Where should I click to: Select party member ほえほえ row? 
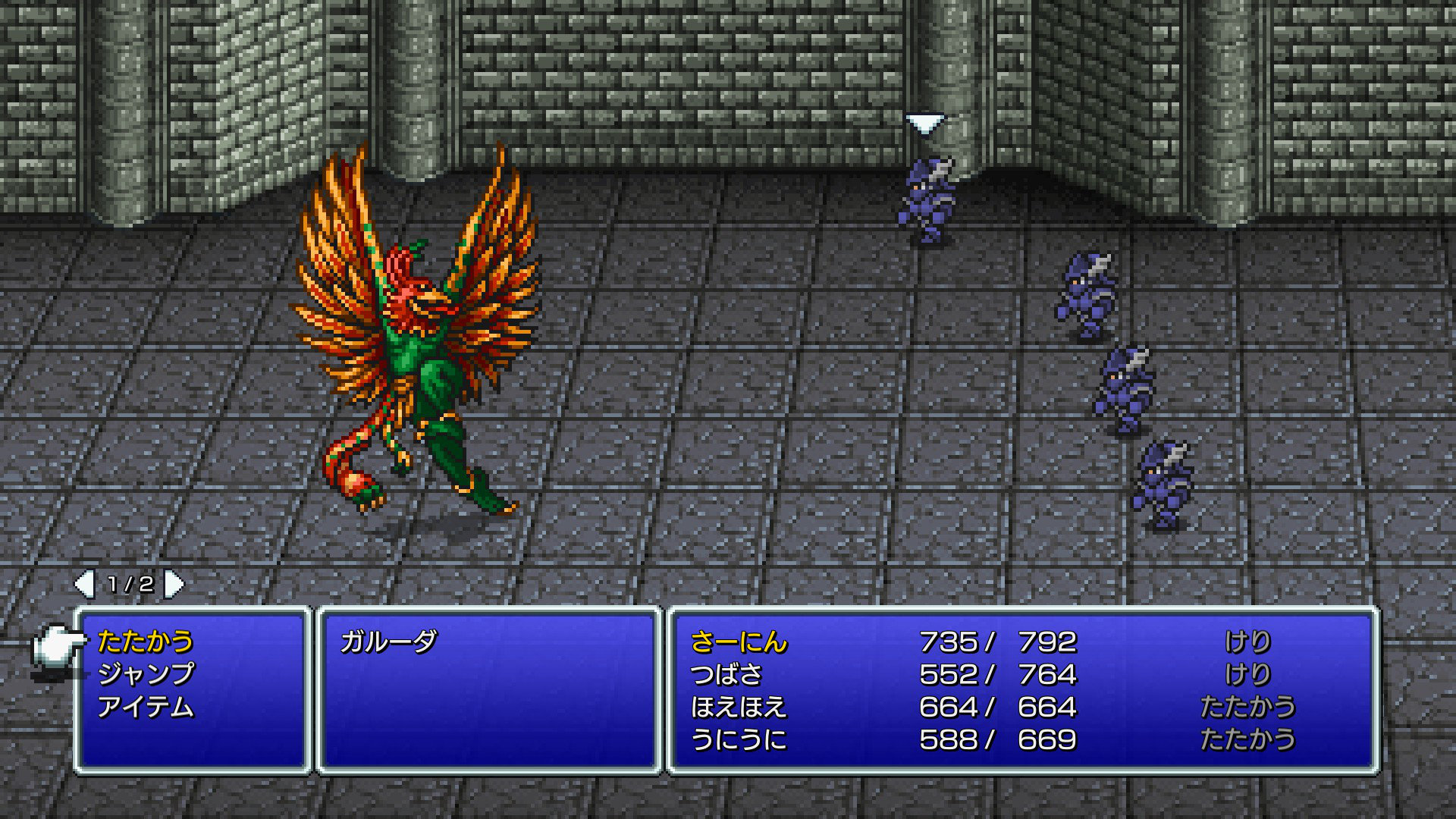tap(739, 707)
